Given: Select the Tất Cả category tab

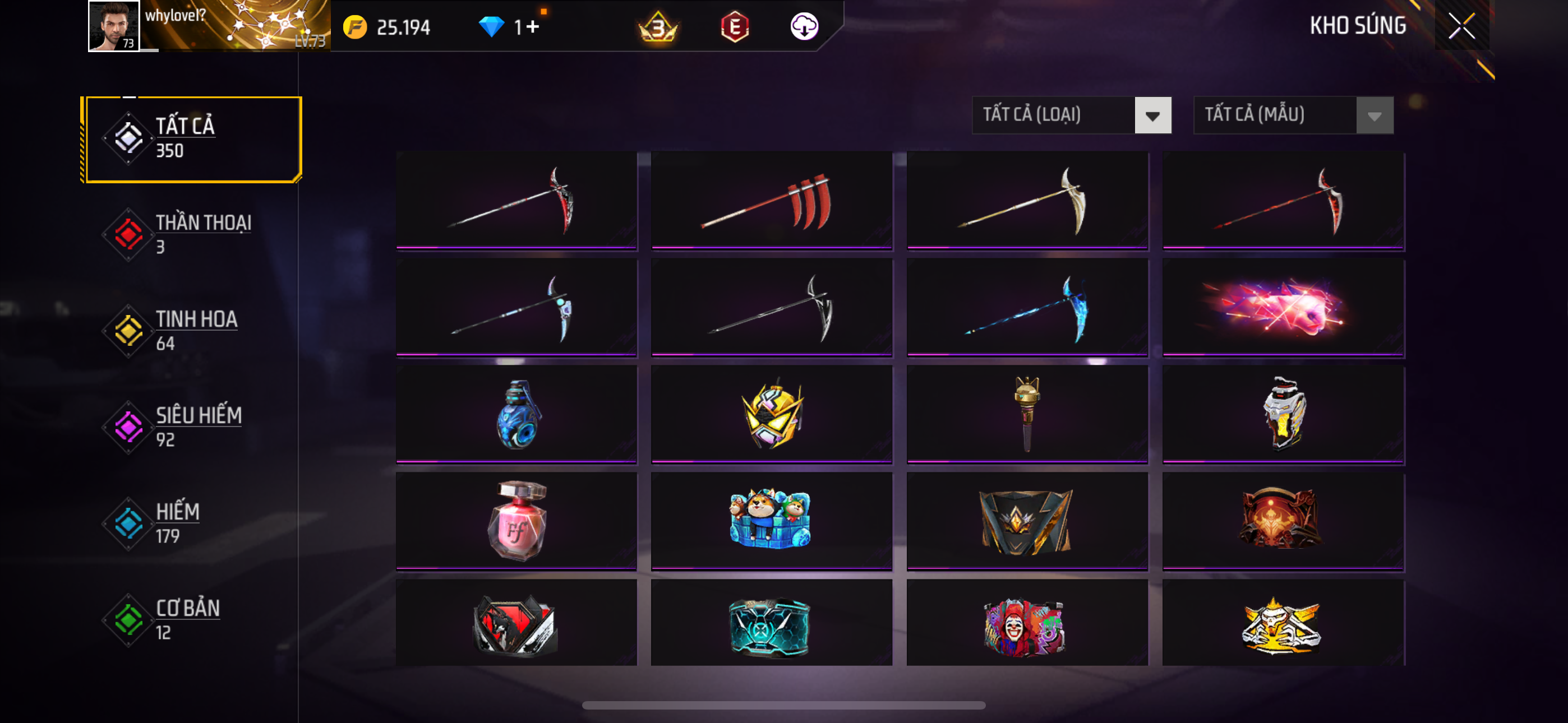Looking at the screenshot, I should 193,139.
